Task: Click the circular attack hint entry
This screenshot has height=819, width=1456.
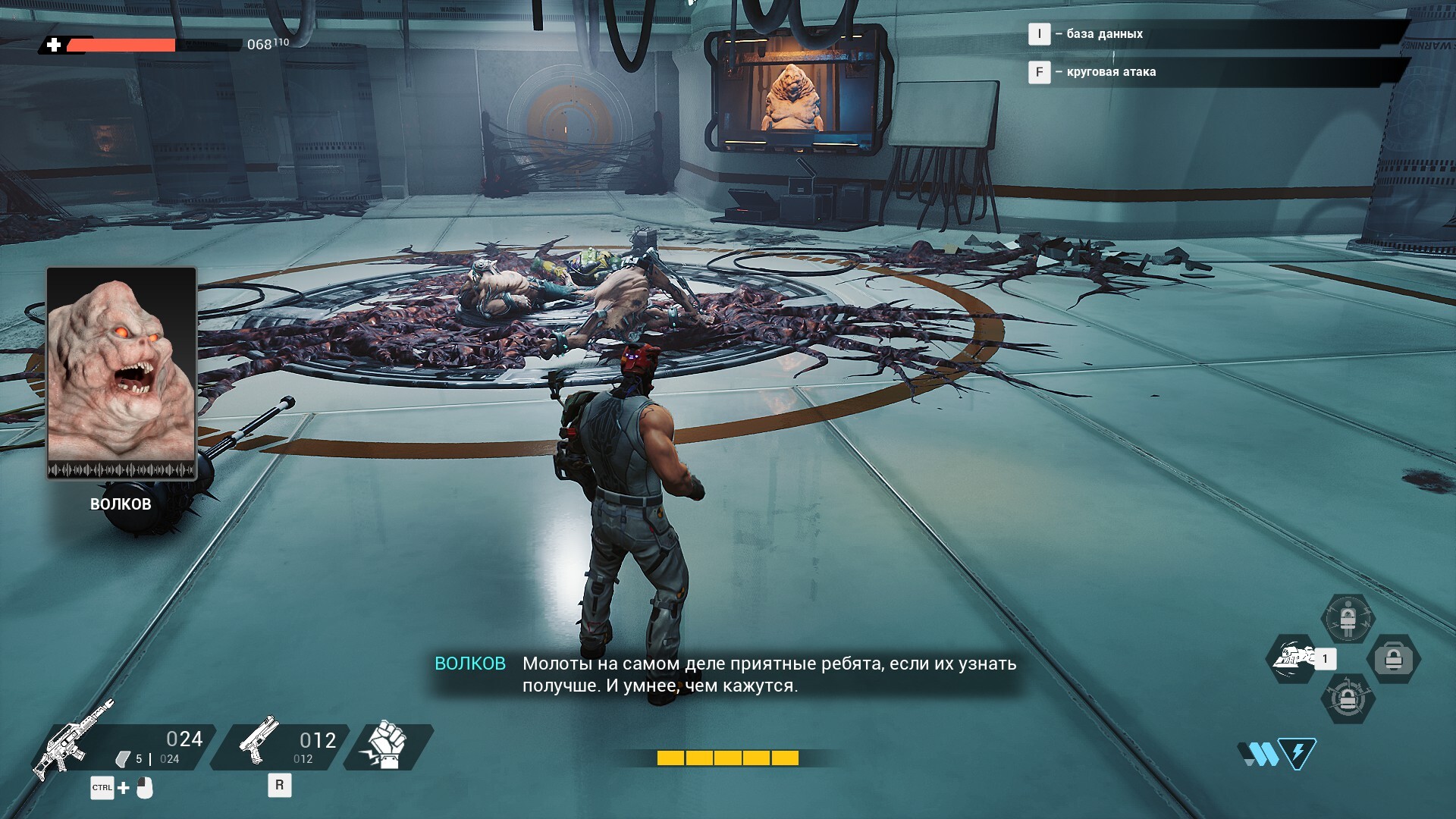Action: click(1111, 72)
